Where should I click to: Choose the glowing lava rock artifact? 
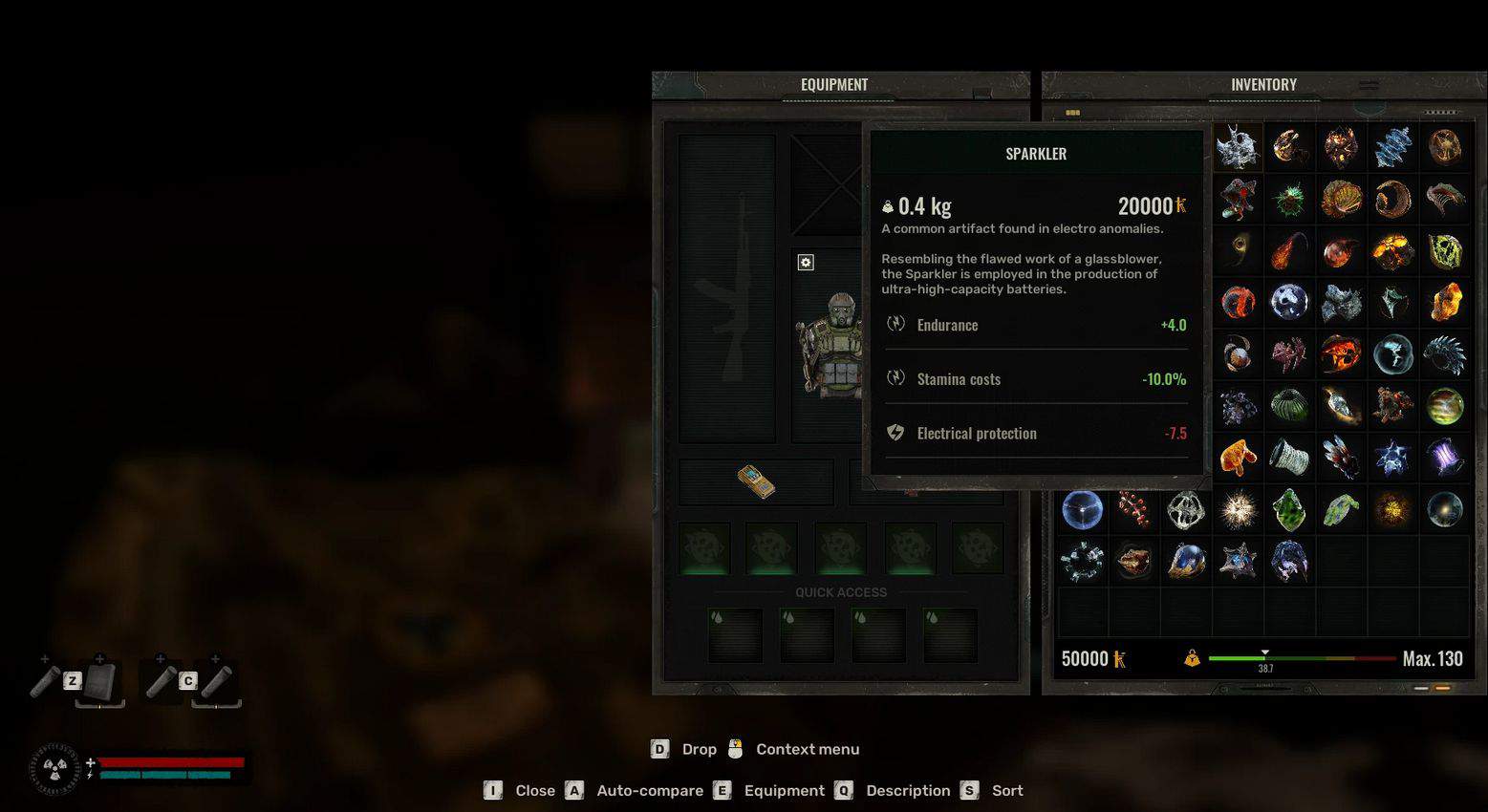pos(1392,252)
